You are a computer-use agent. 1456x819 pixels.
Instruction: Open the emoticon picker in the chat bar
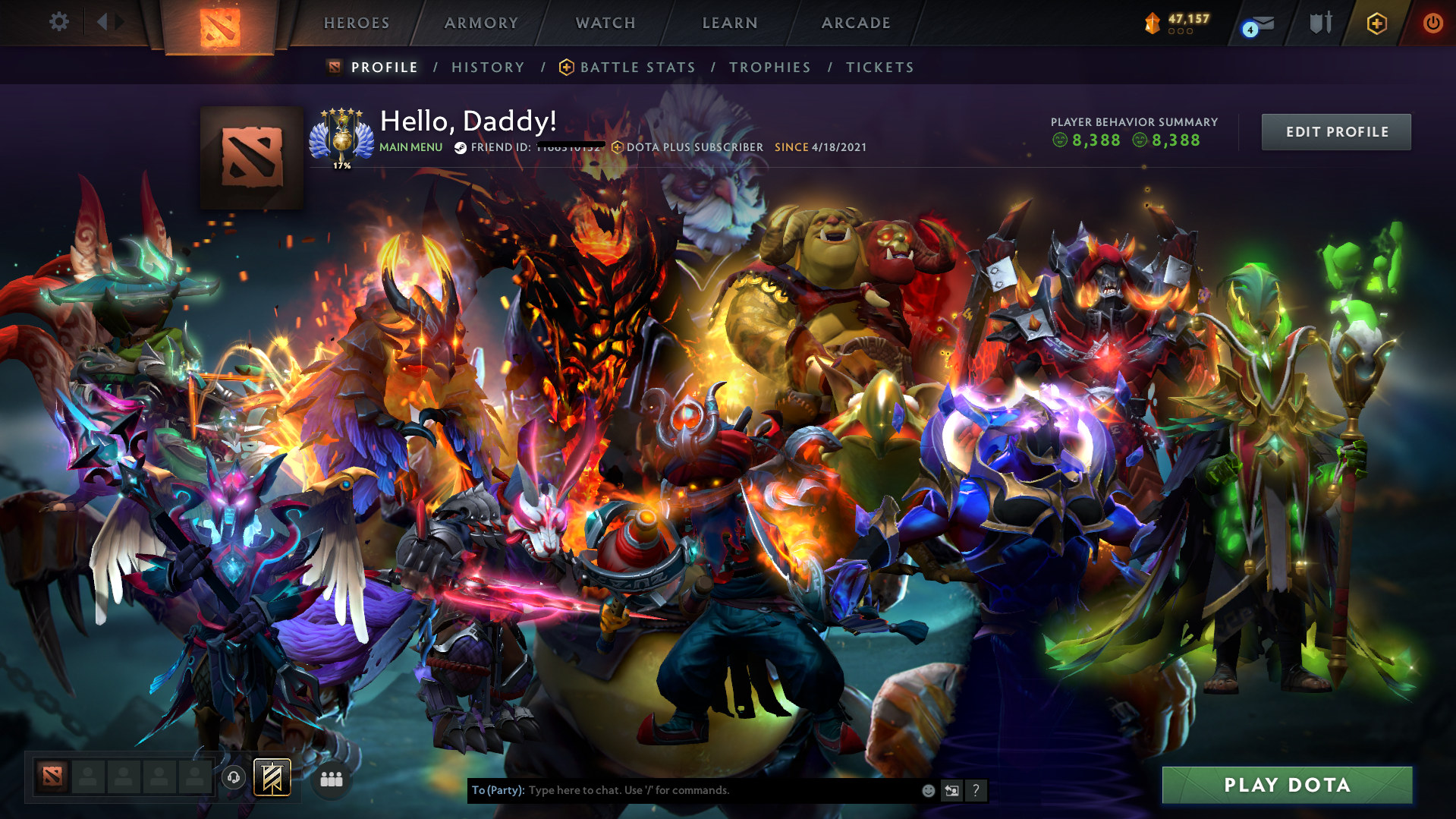point(927,790)
